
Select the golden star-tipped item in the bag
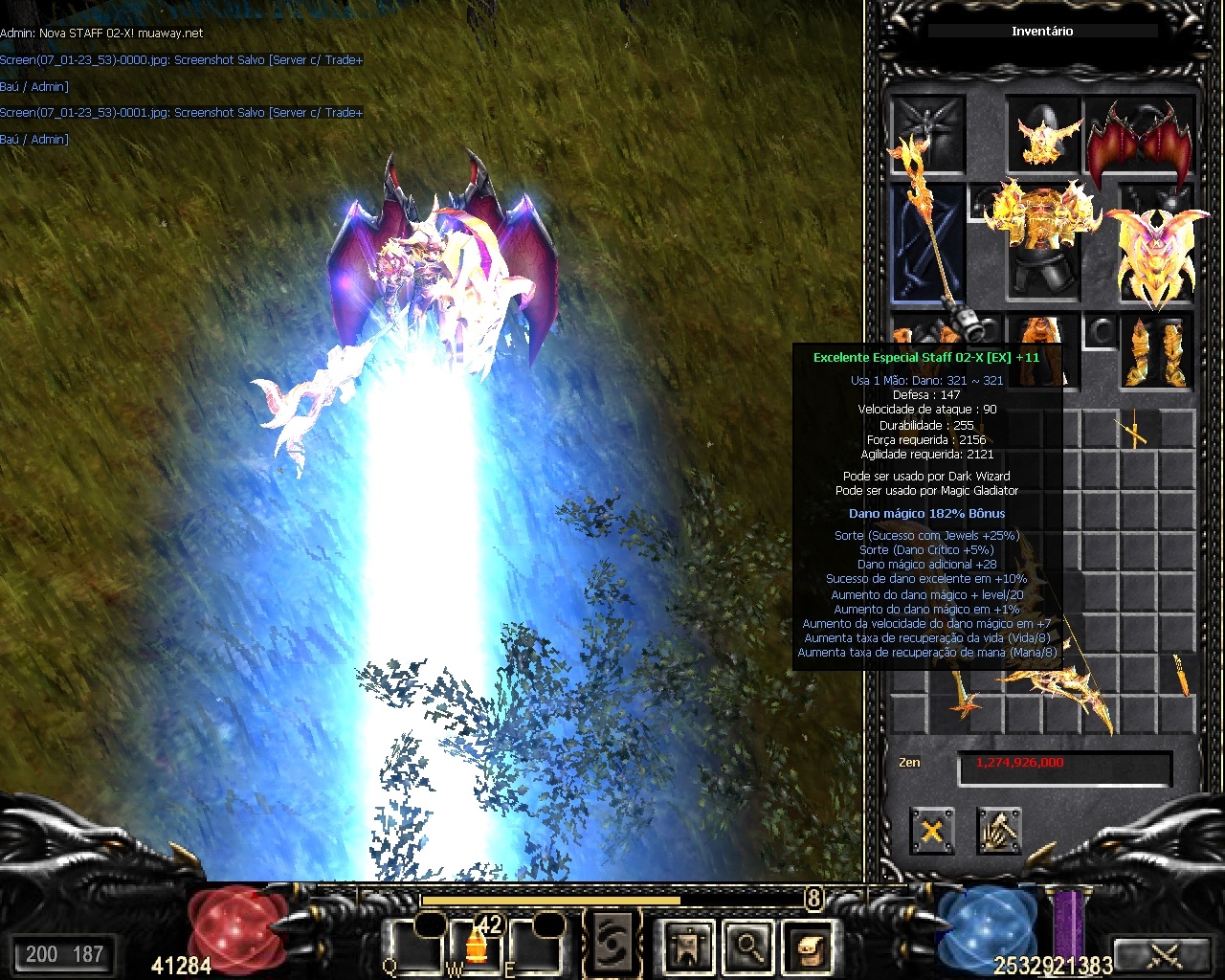pyautogui.click(x=963, y=702)
